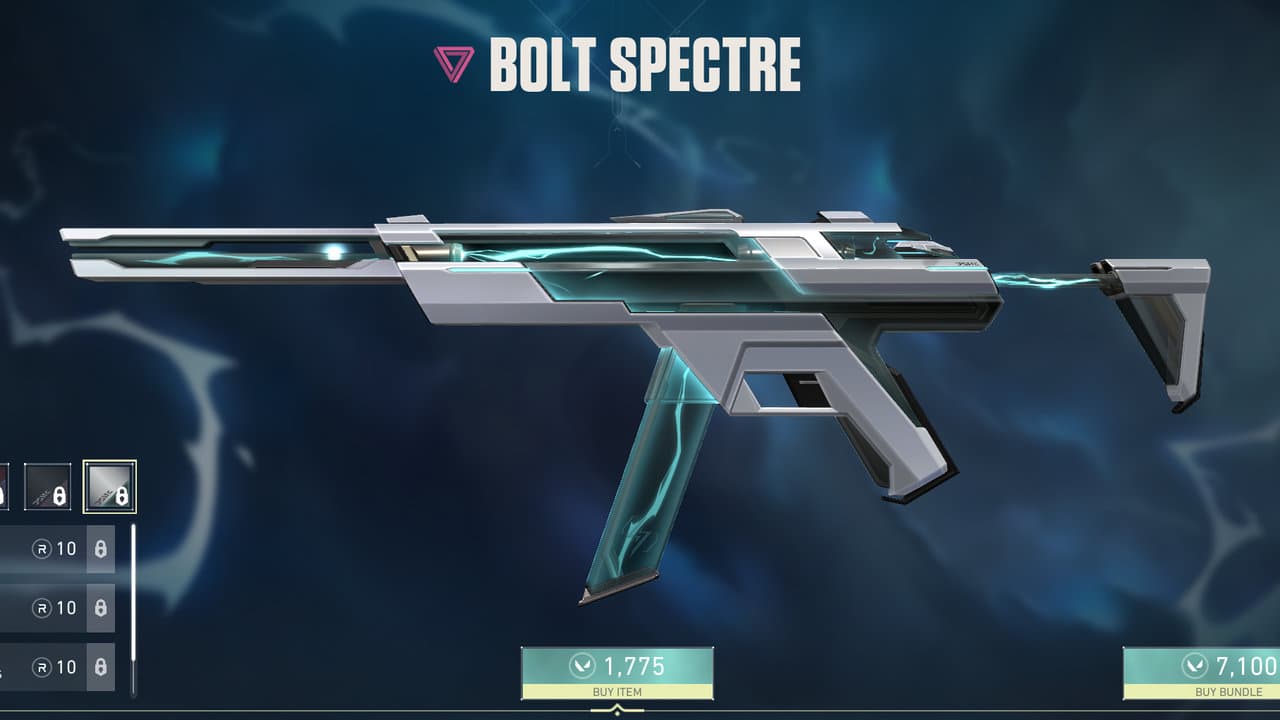Screen dimensions: 1280x720
Task: Click the Radianite icon on the bottom upgrade row
Action: click(x=40, y=668)
